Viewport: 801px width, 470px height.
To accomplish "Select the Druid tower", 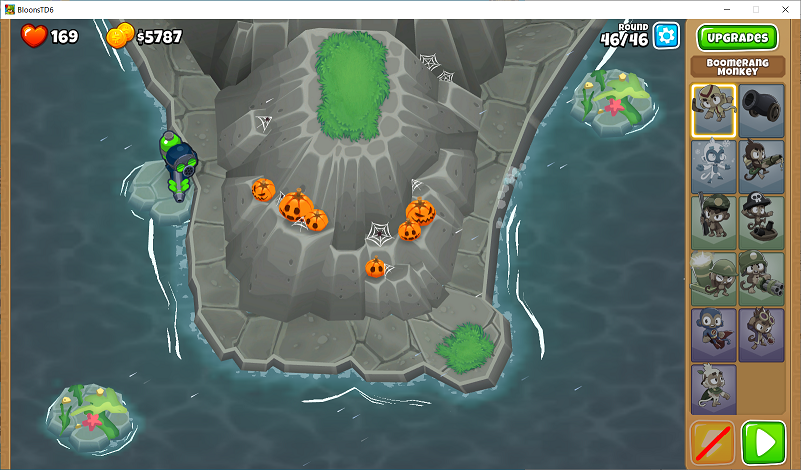I will click(x=713, y=390).
